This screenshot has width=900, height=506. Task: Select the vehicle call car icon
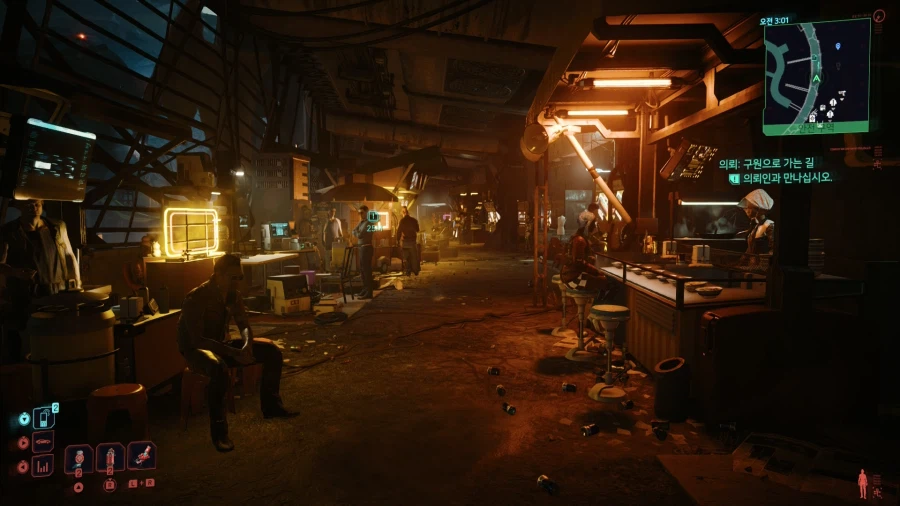coord(42,442)
